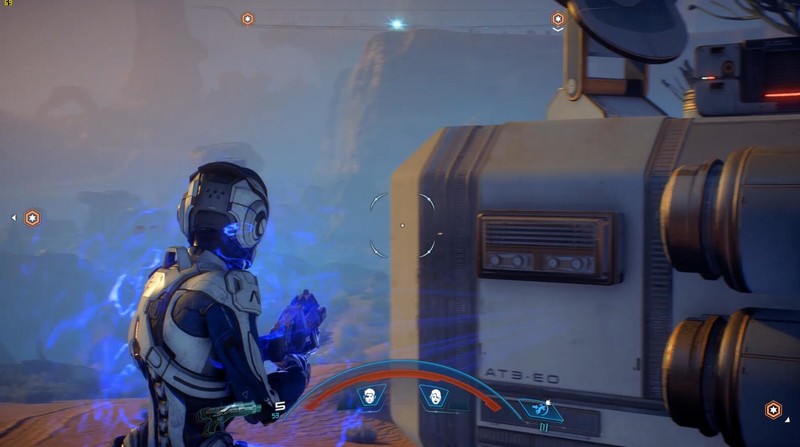Select the green assault rifle weapon icon
The height and width of the screenshot is (447, 800).
(x=229, y=412)
